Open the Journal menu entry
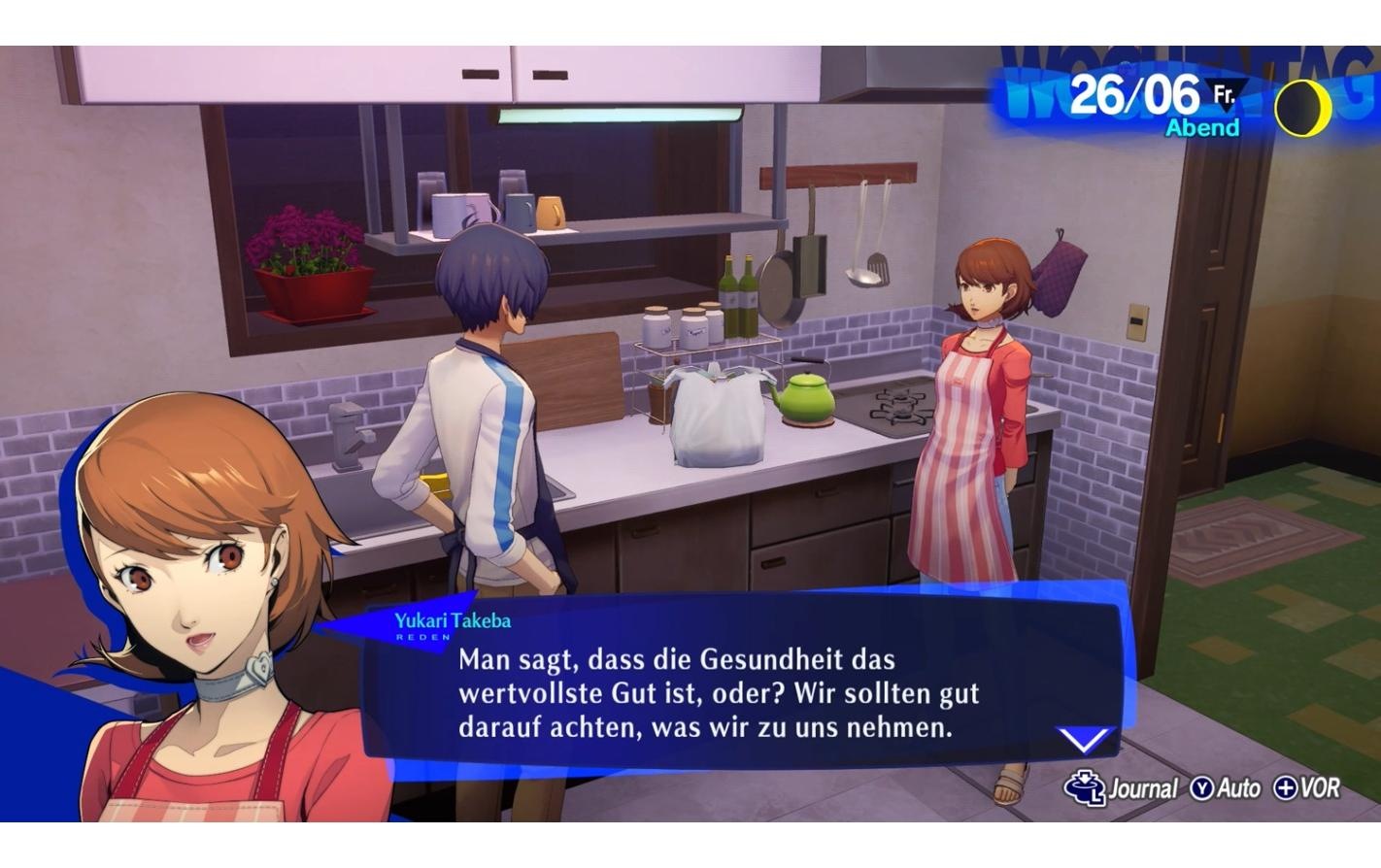The image size is (1381, 868). click(1146, 788)
